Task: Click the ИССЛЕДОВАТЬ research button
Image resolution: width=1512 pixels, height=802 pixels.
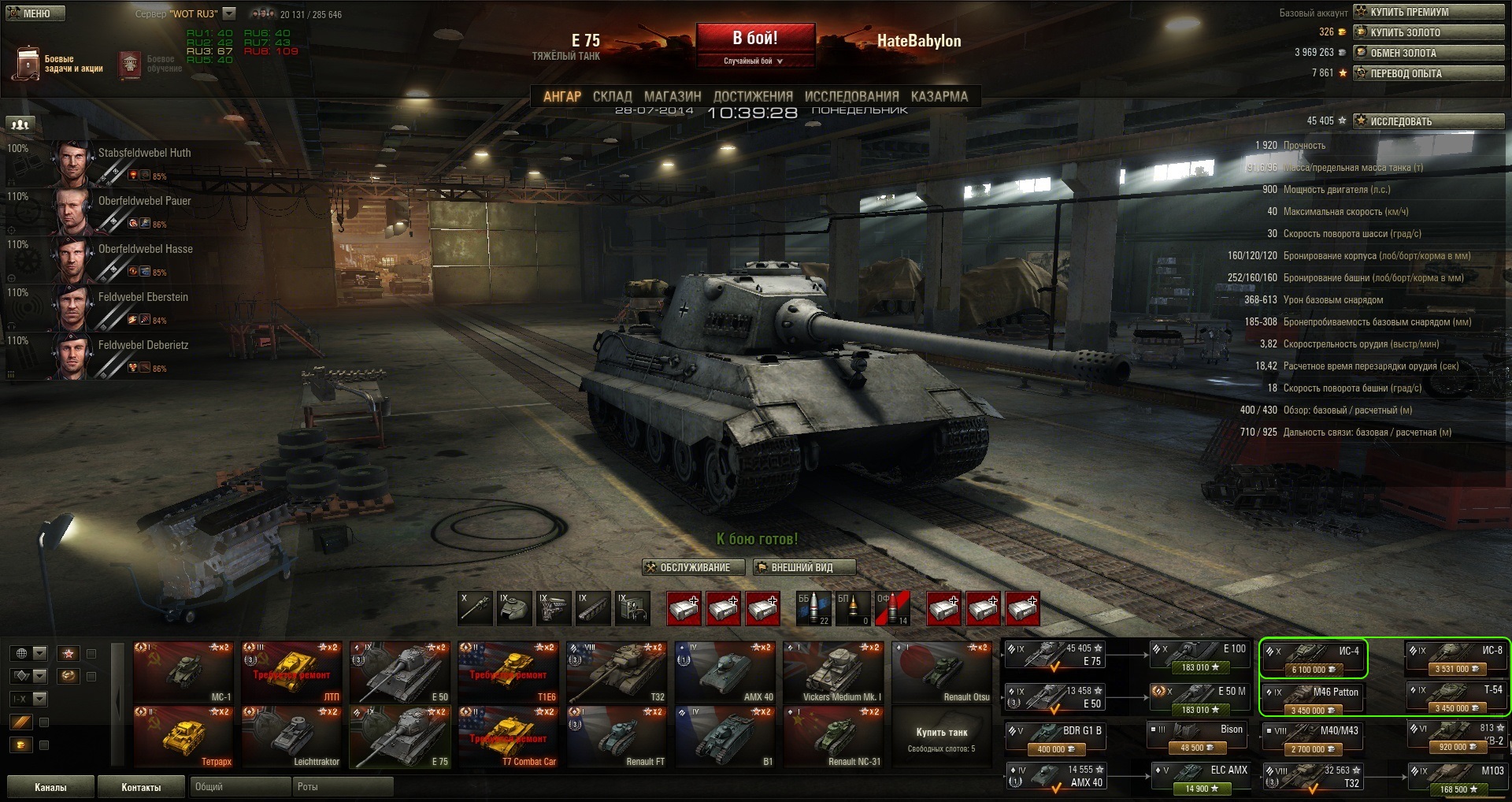Action: point(1428,121)
